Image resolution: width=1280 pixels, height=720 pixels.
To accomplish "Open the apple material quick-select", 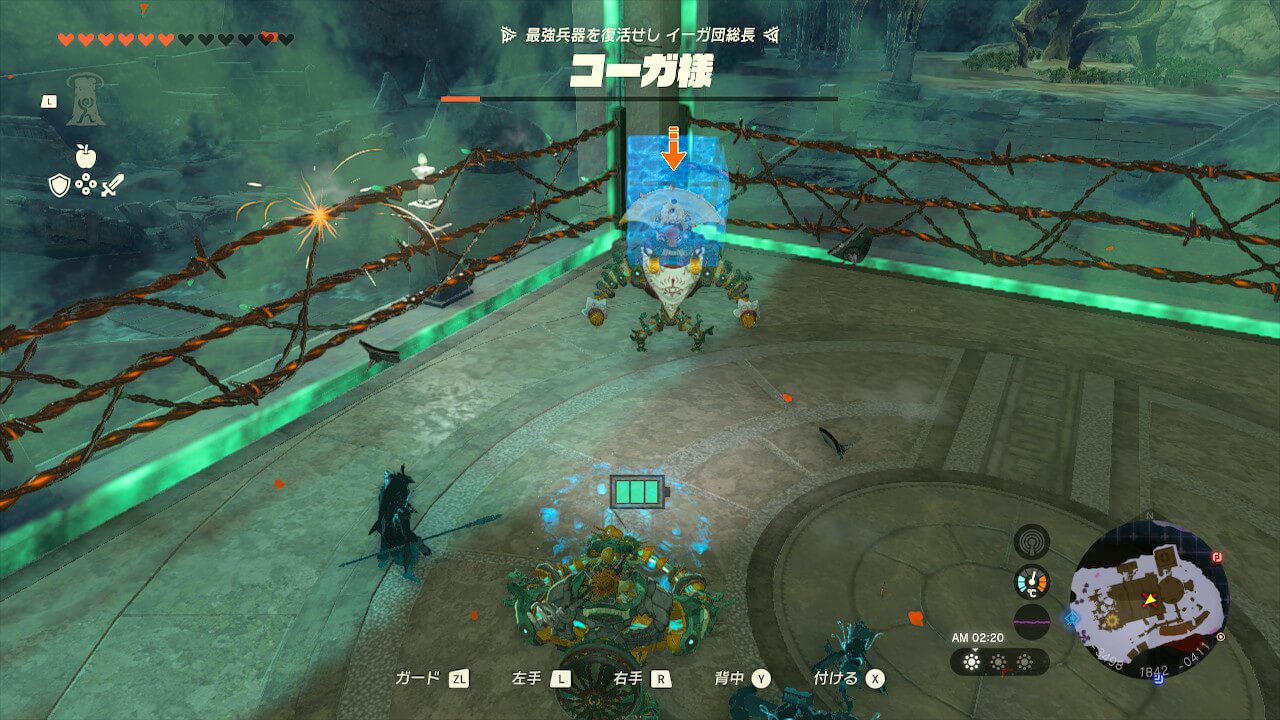I will tap(85, 156).
